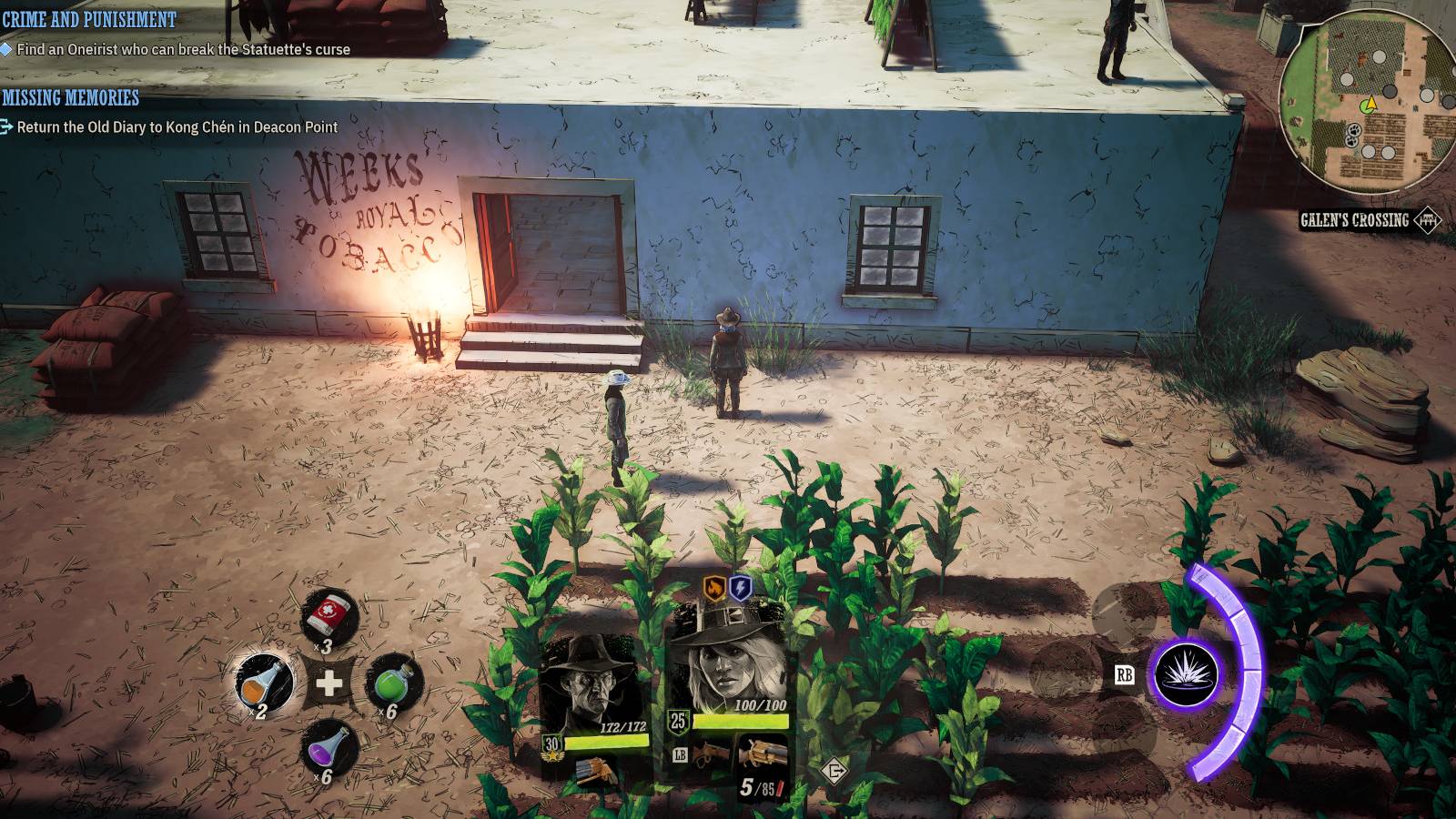Click the Oneirist curse objective text
Image resolution: width=1456 pixels, height=819 pixels.
pos(182,48)
